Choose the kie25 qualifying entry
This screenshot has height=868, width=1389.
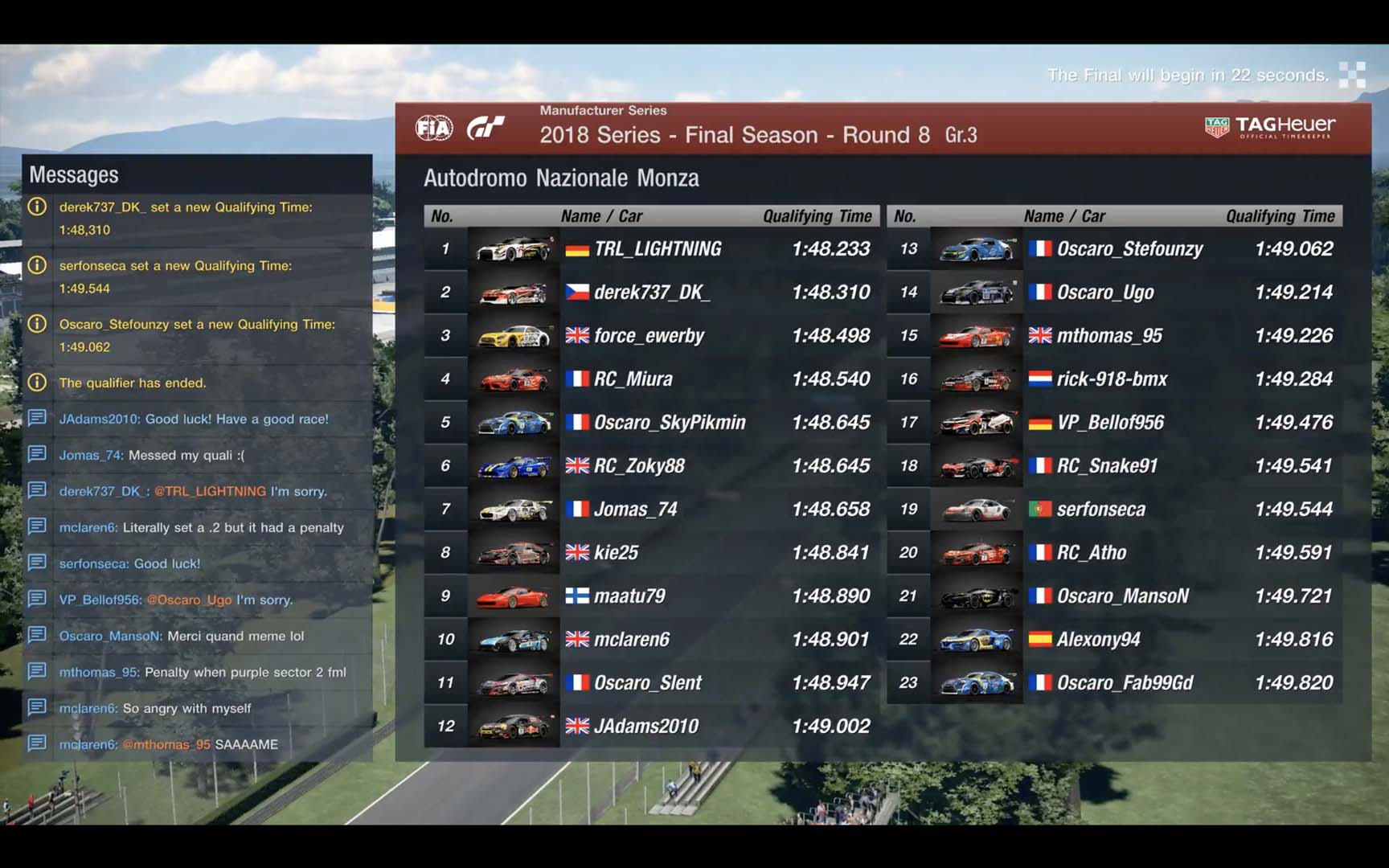tap(616, 553)
